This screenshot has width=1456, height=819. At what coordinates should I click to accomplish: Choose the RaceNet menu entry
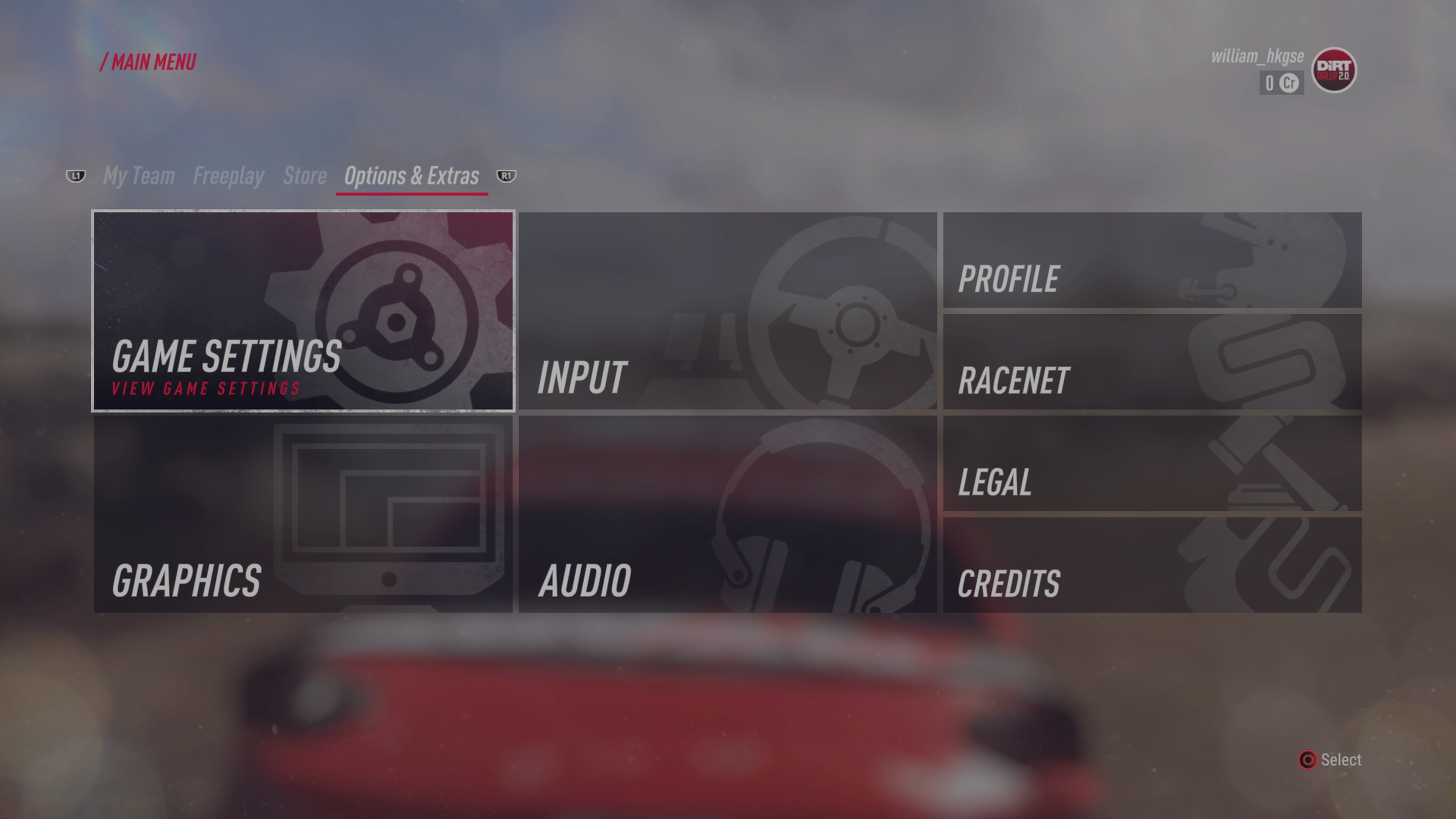[x=1152, y=362]
